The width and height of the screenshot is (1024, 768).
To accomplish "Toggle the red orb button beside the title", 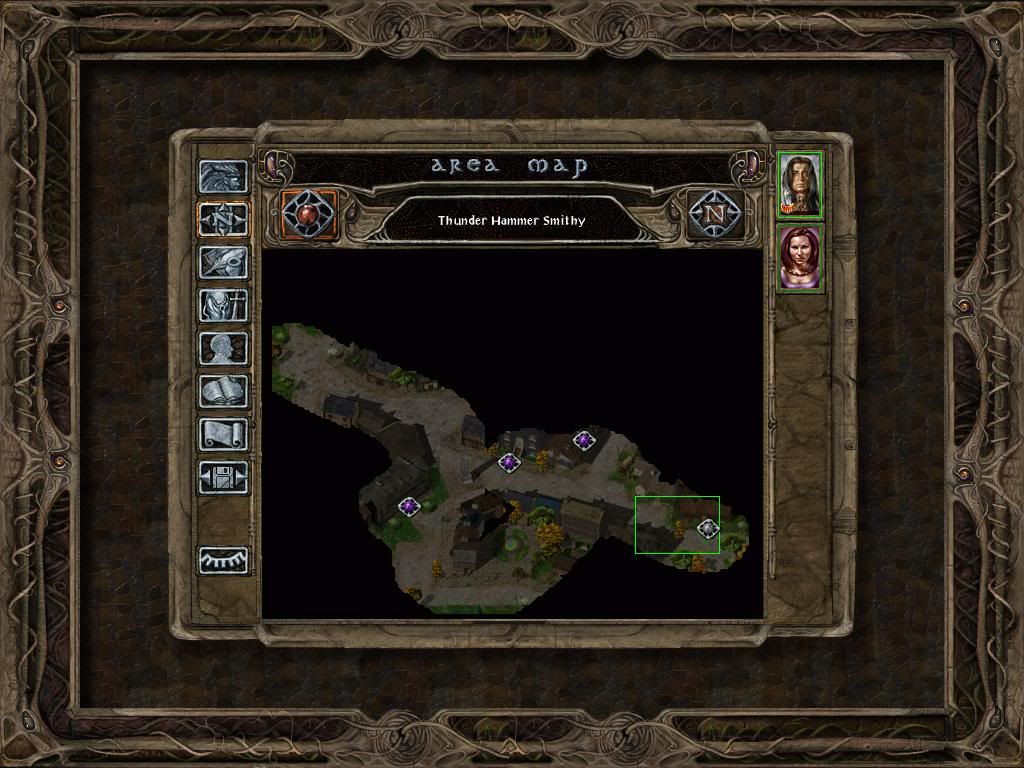I will pos(309,213).
